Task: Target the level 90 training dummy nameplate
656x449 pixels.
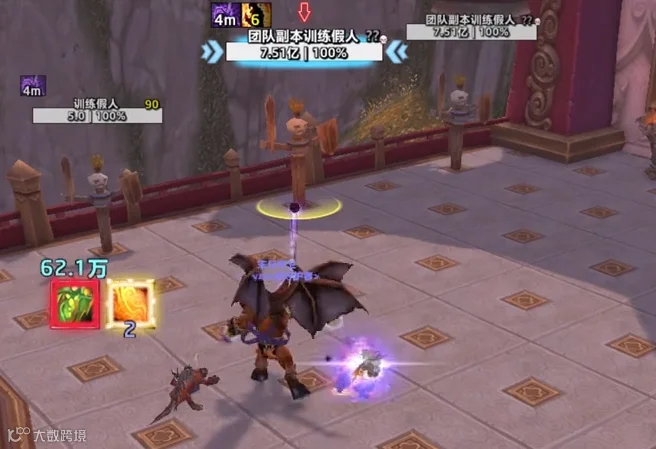Action: (96, 110)
